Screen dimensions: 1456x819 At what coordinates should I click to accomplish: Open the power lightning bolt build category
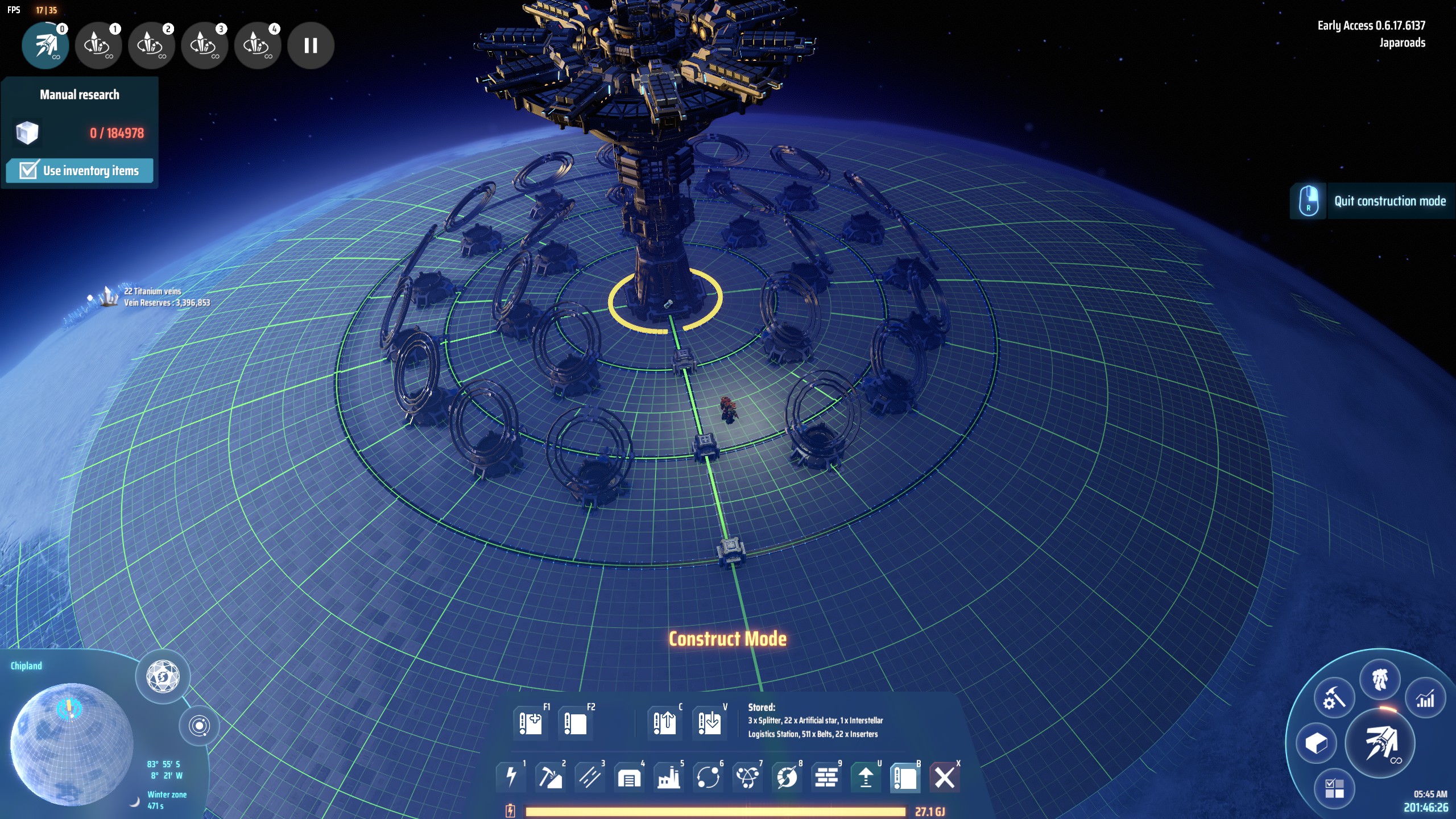[x=511, y=776]
